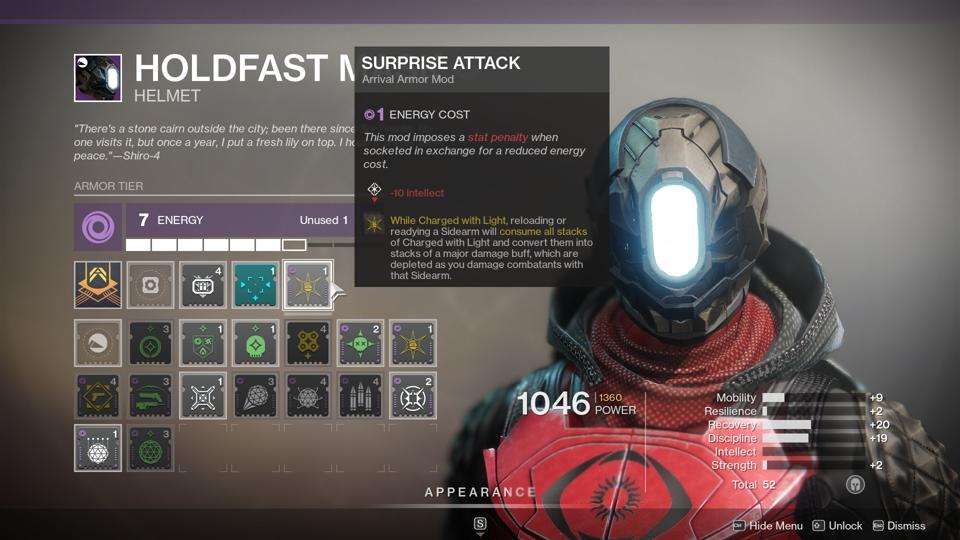Open the empty general mod socket with gear icon
The width and height of the screenshot is (960, 540).
tap(150, 286)
